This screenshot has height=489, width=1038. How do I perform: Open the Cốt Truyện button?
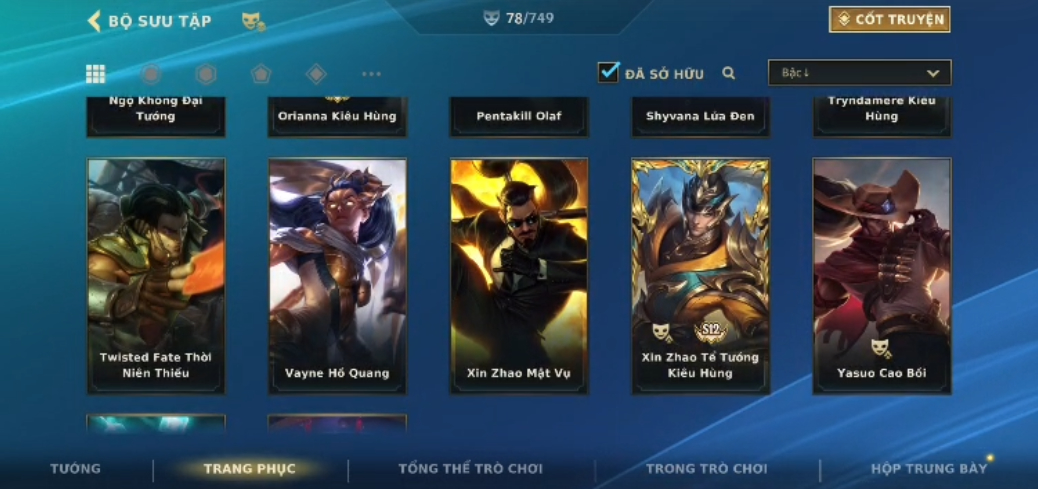[x=889, y=19]
